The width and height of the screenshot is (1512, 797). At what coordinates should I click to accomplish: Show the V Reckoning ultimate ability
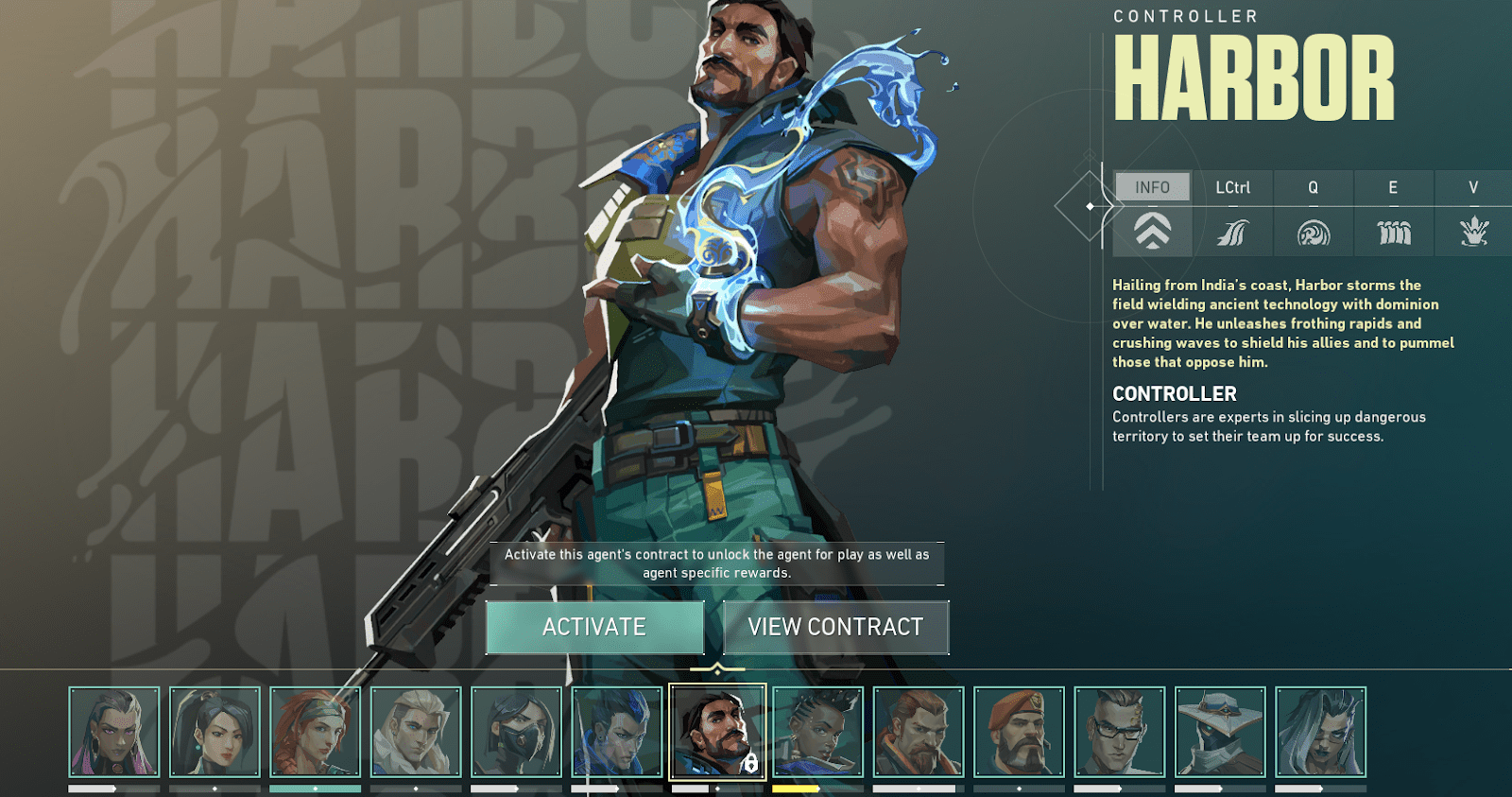point(1472,214)
